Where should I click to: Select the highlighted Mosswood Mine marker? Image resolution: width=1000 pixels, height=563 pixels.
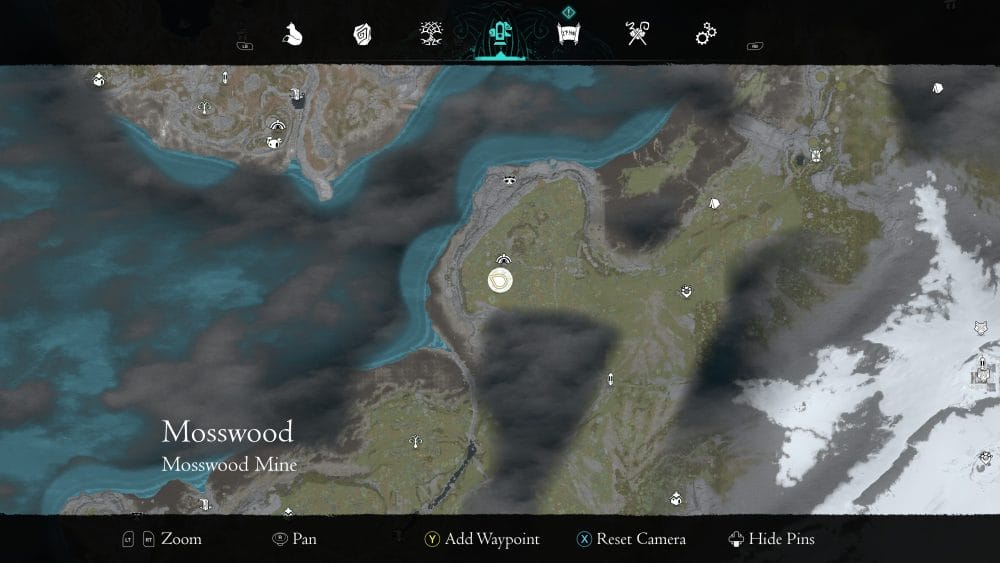coord(500,281)
